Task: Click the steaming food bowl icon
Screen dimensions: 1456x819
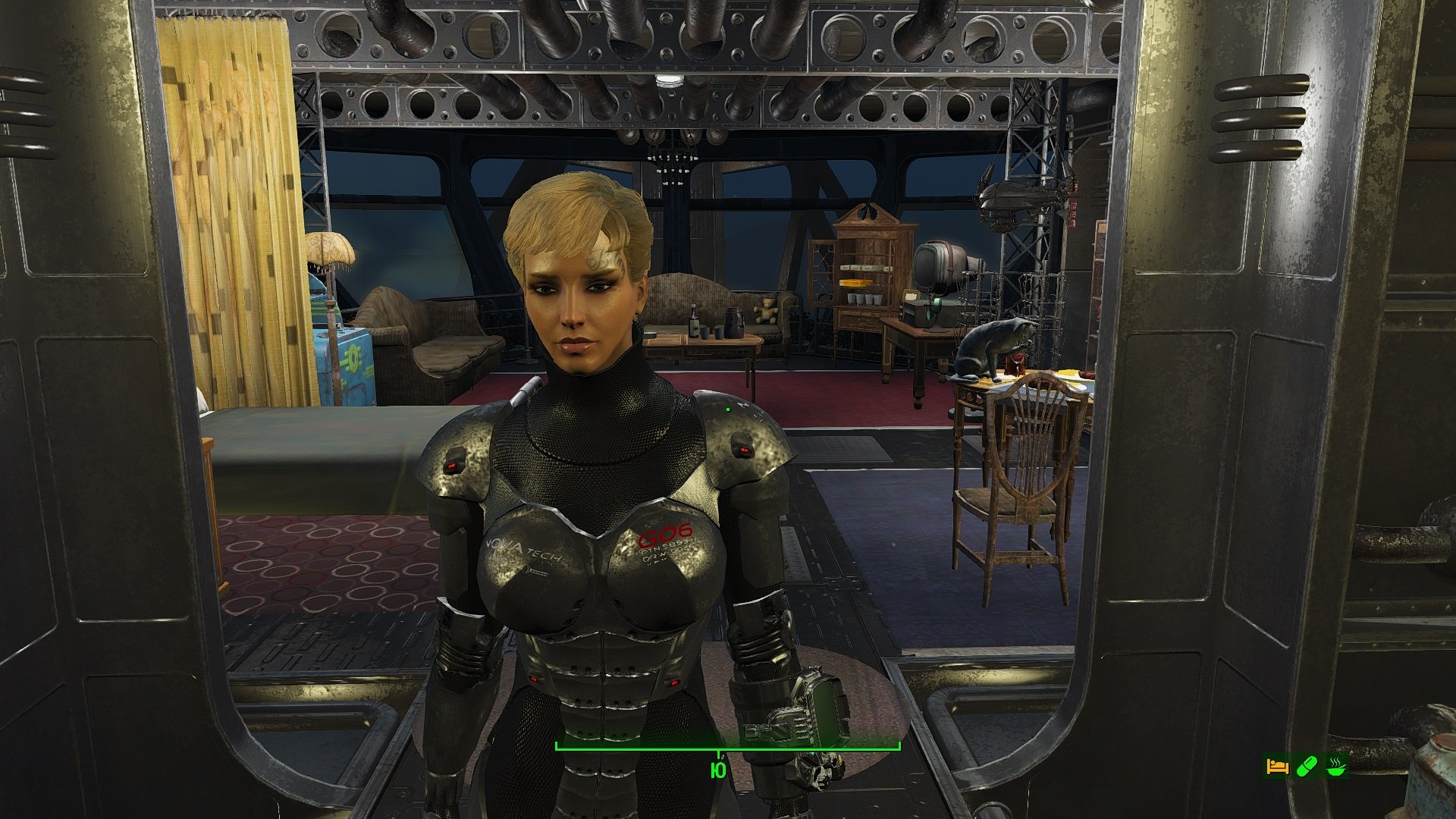Action: point(1337,767)
